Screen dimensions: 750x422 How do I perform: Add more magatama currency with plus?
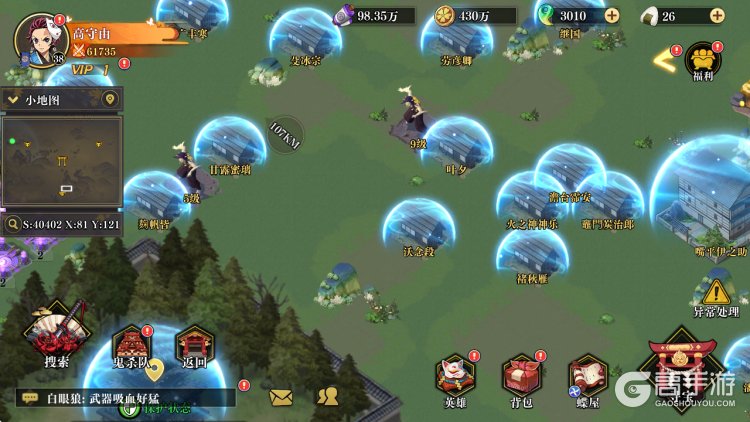tap(611, 16)
